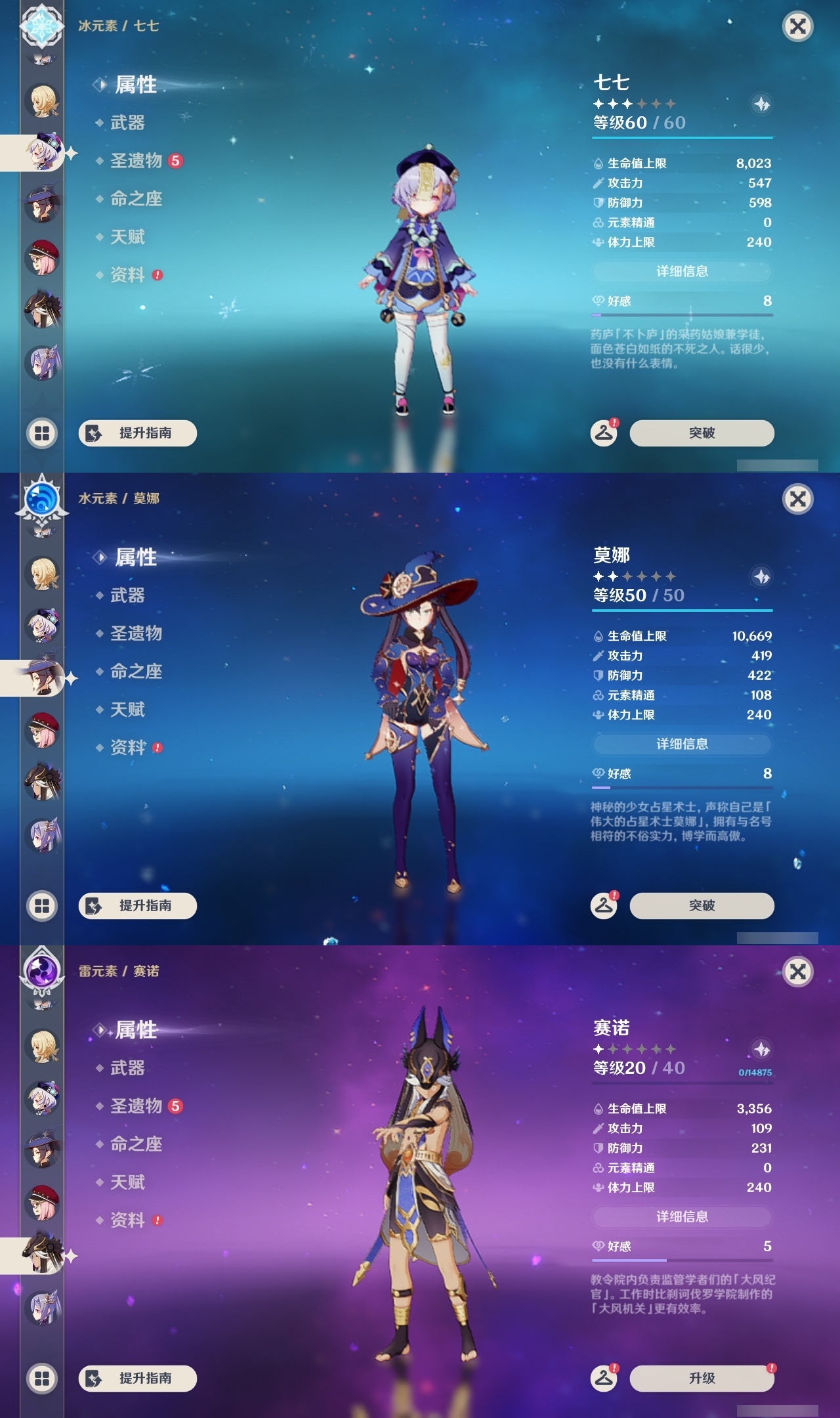Open Mona's 提升指南 enhancement guide

[x=136, y=905]
